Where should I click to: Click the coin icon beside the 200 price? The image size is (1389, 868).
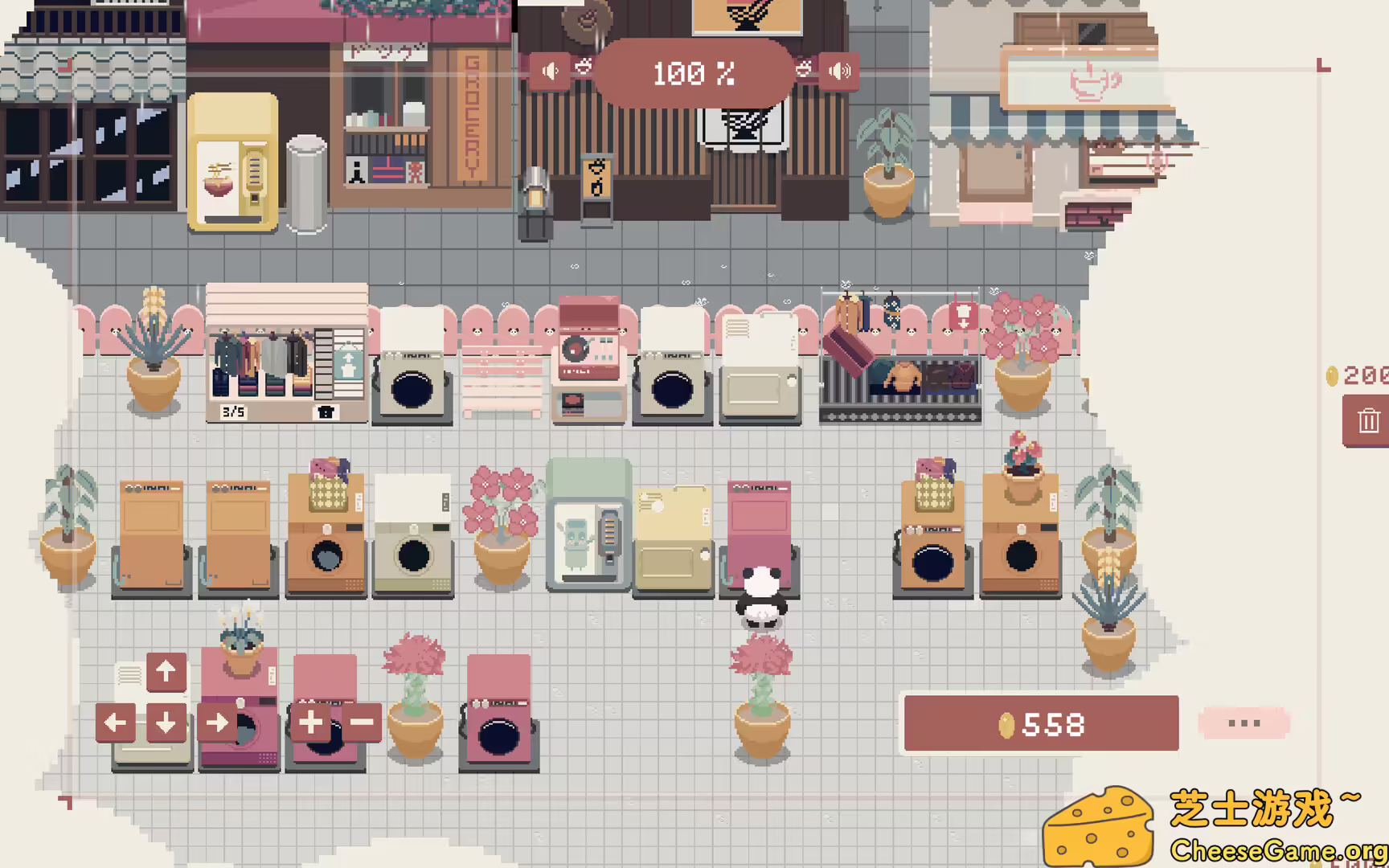pos(1332,373)
